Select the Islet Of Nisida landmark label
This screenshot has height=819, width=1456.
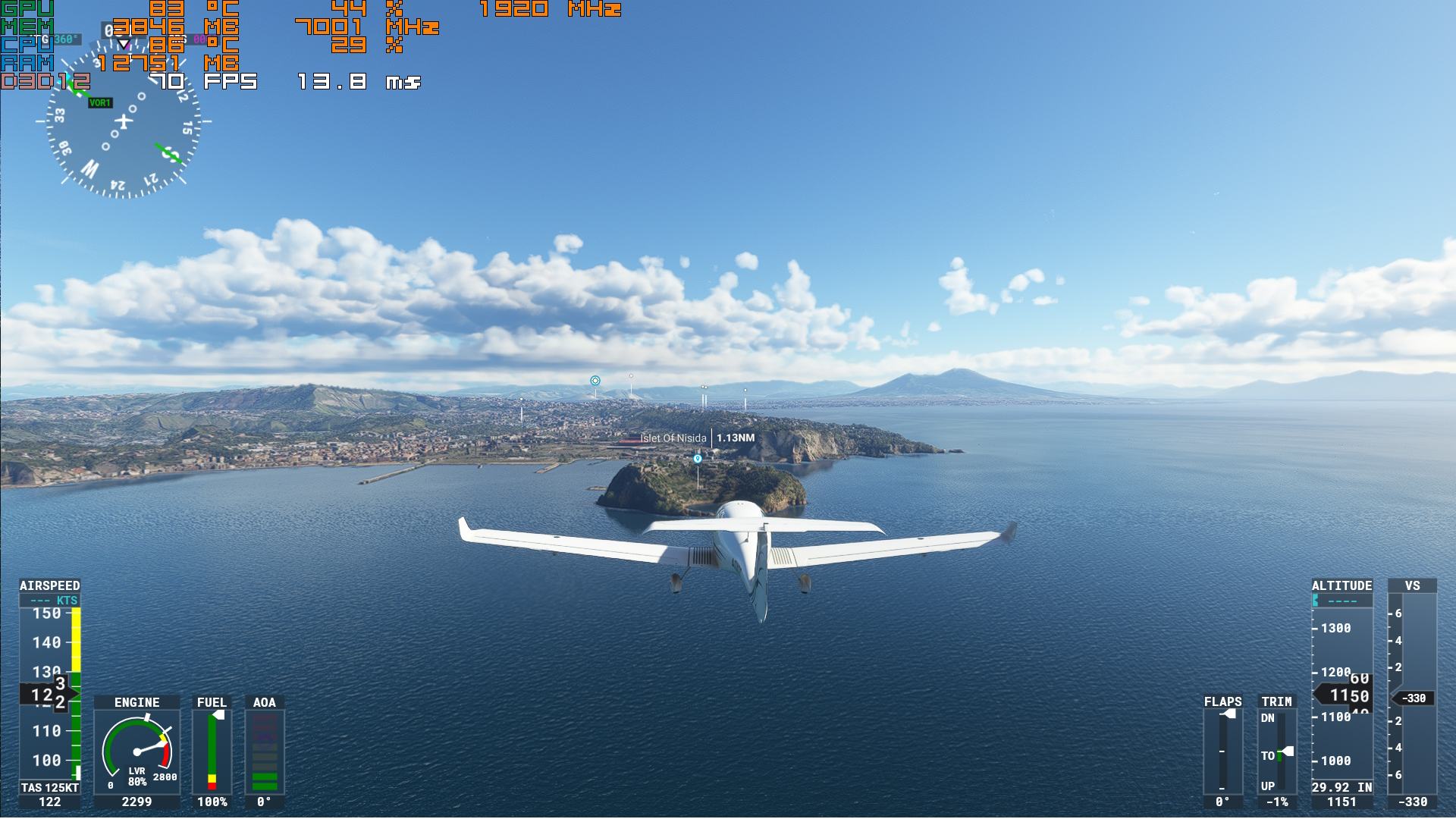coord(673,438)
